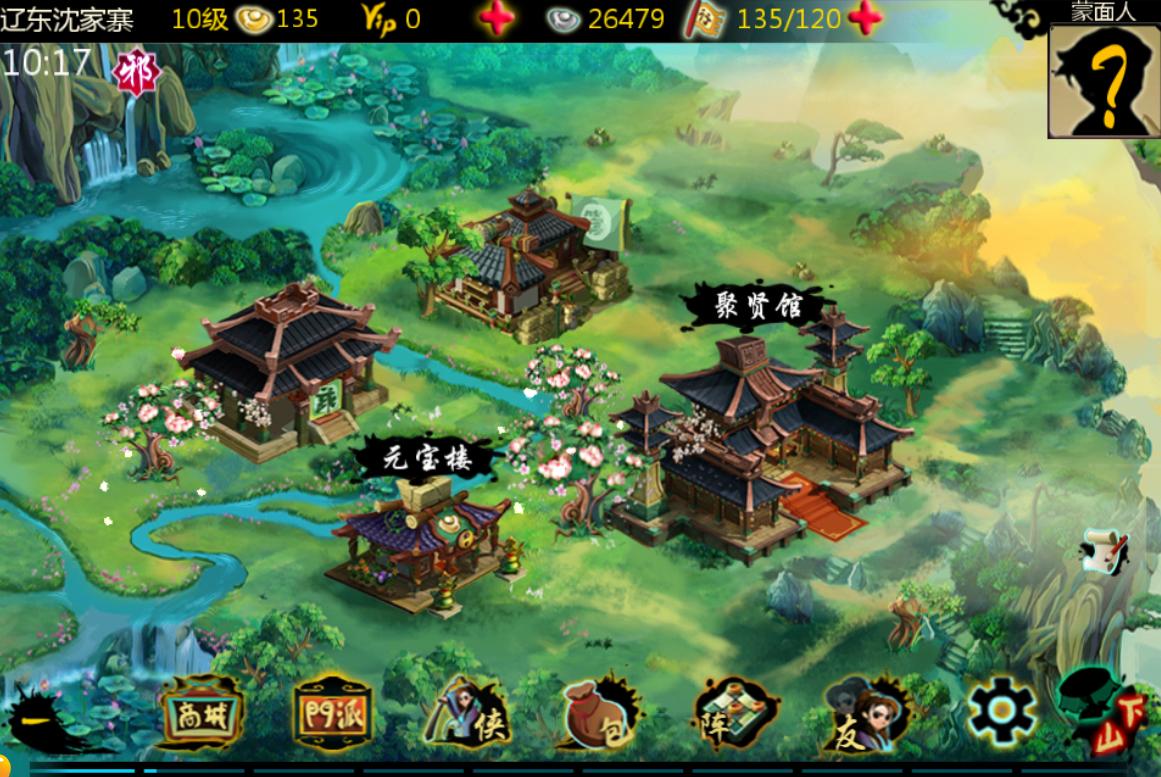Click the red plus beside the 135/120 counter
1161x777 pixels.
(x=866, y=19)
